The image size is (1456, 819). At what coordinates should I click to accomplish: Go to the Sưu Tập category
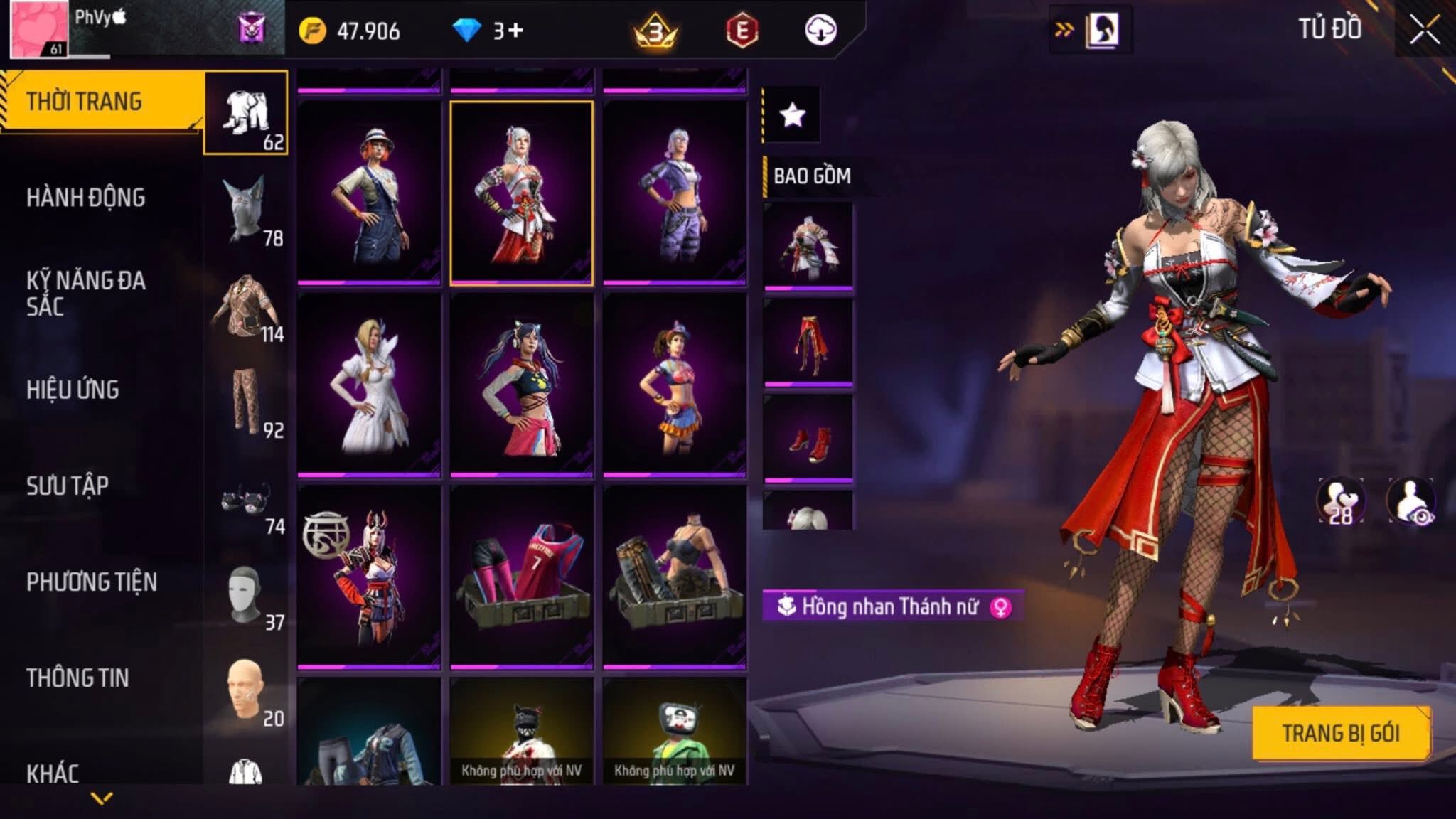point(68,486)
